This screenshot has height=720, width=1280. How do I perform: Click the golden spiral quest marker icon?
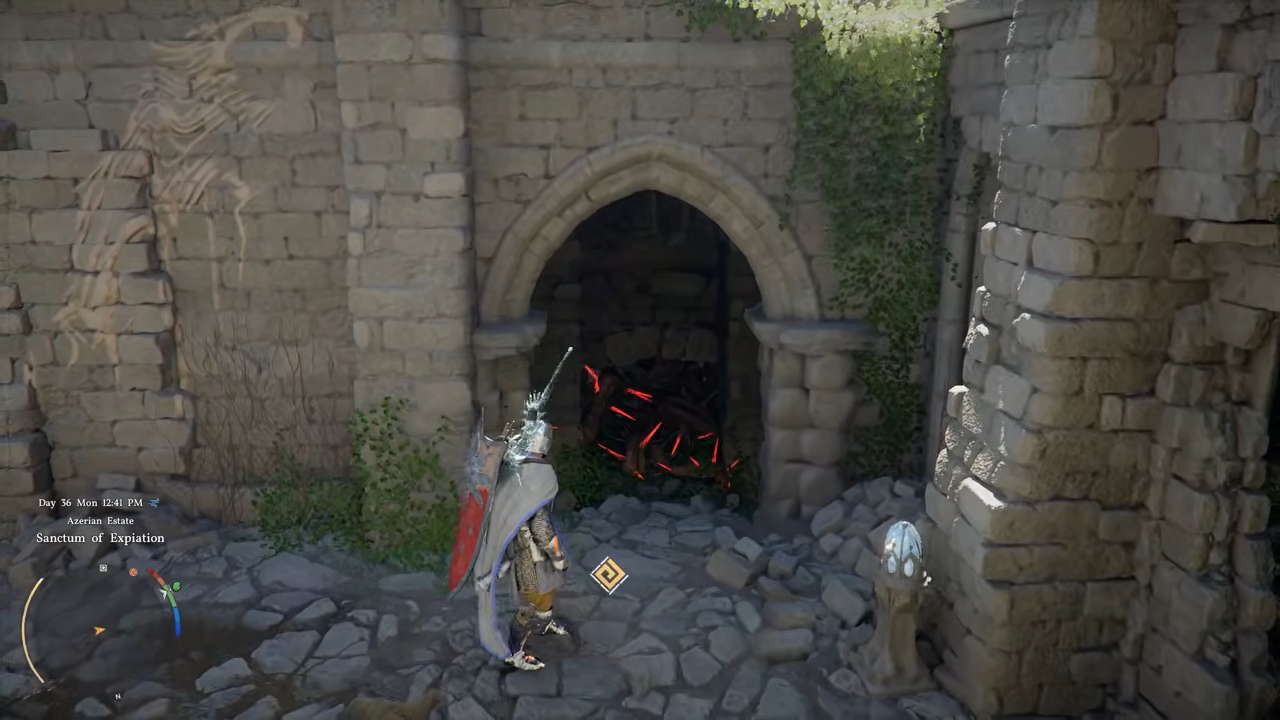point(610,573)
